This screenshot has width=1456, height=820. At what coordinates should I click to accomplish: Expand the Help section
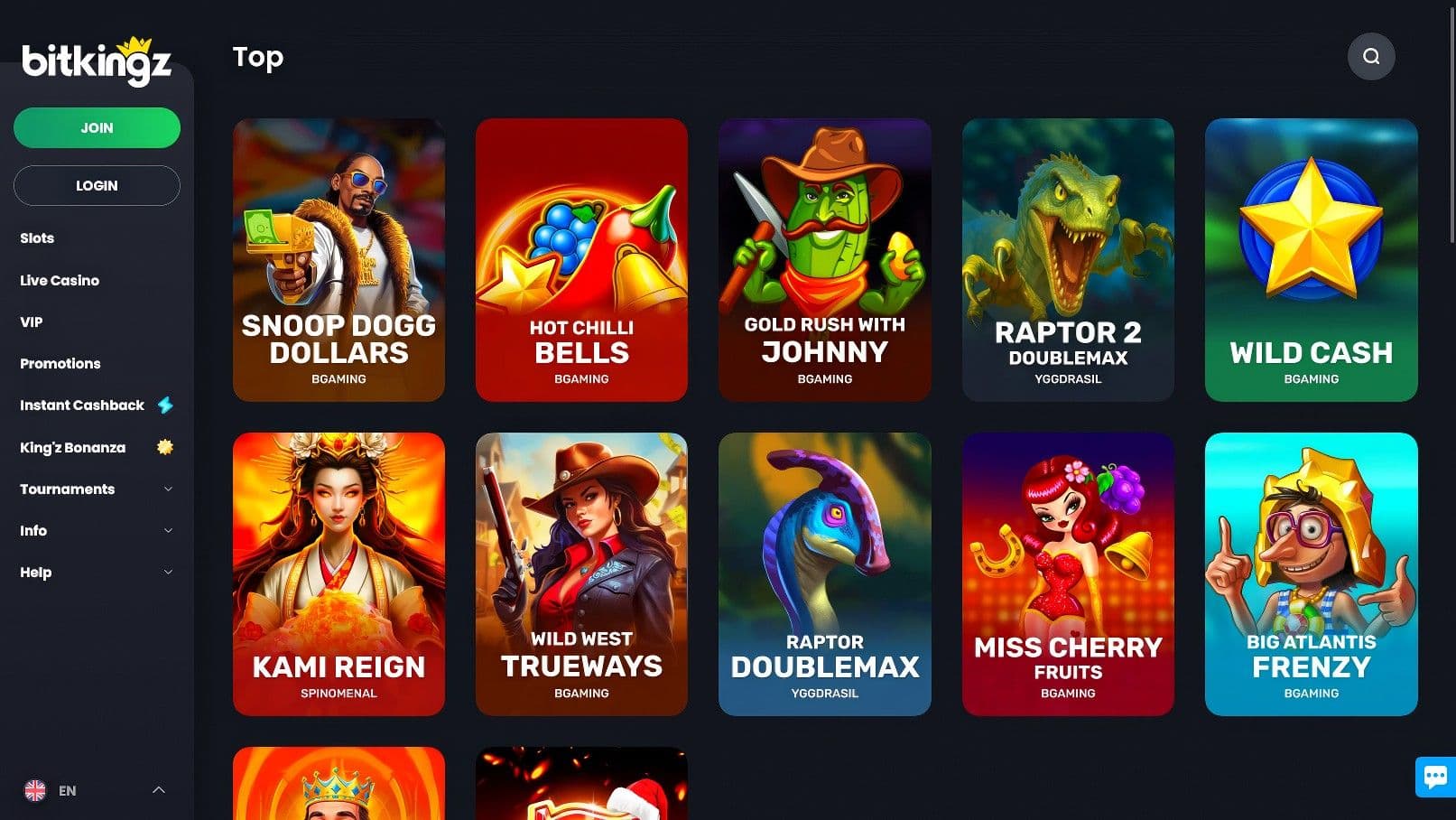(x=35, y=572)
